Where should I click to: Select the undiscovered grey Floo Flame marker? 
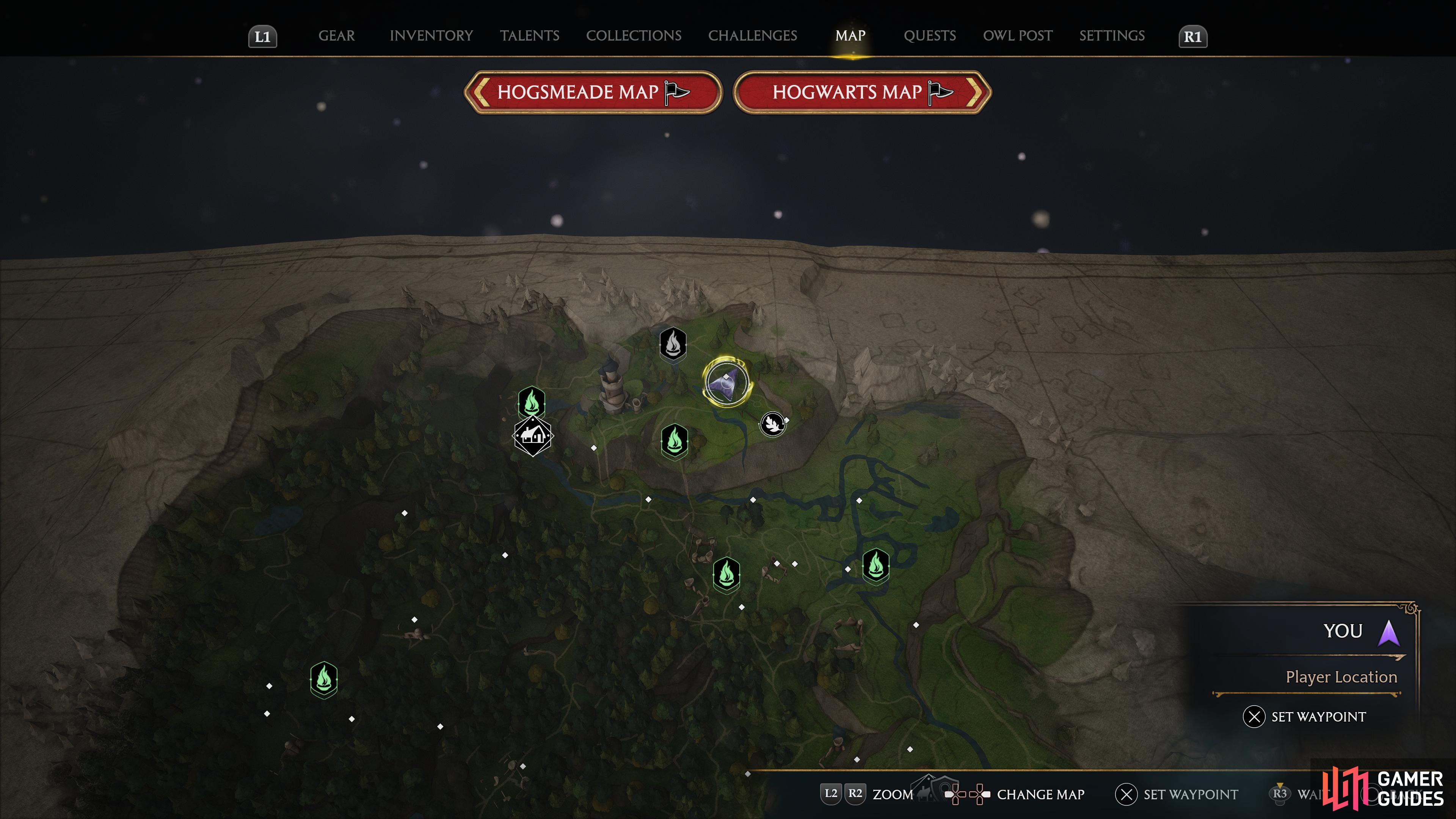673,343
